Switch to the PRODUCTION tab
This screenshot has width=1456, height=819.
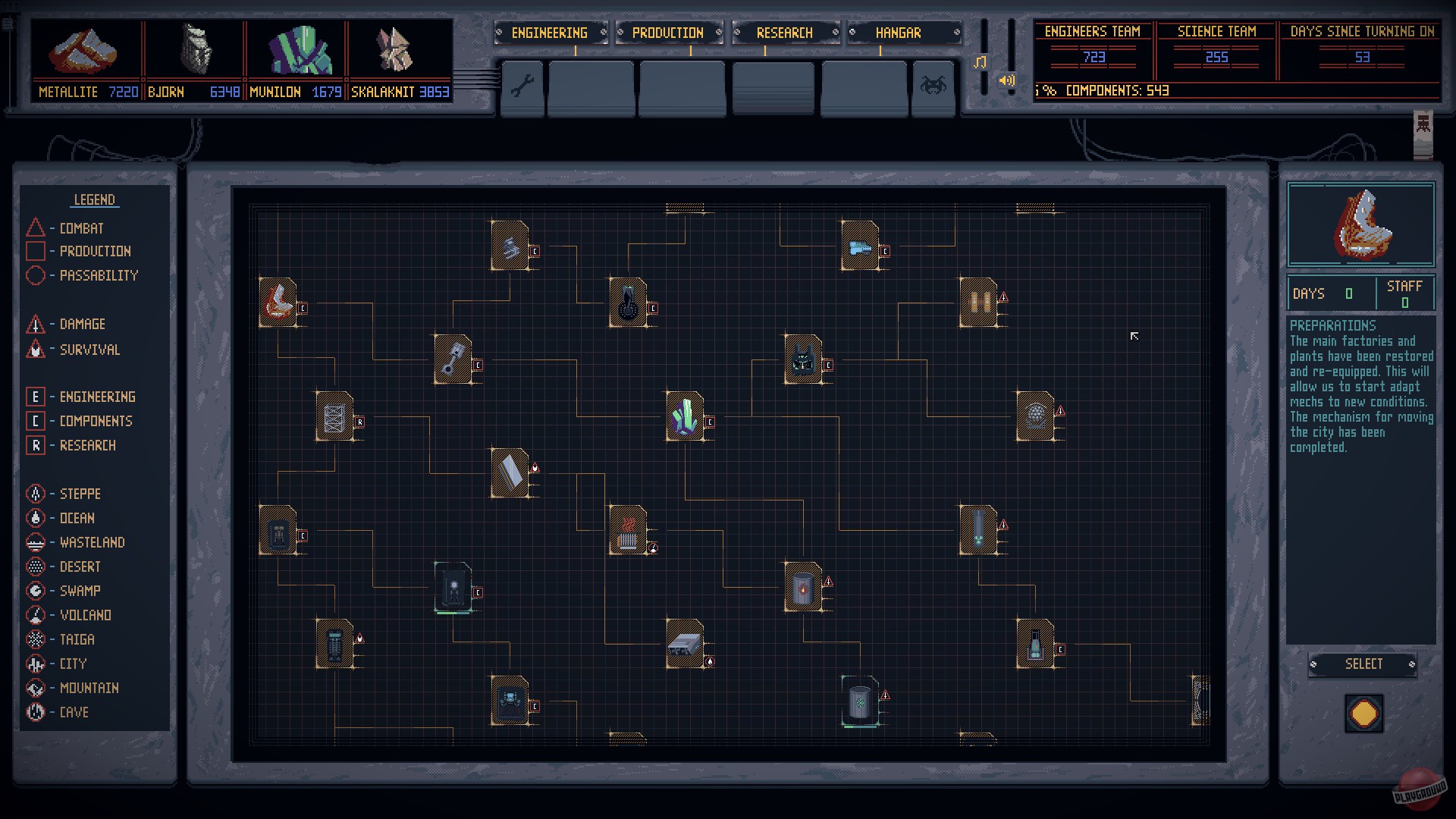click(666, 33)
